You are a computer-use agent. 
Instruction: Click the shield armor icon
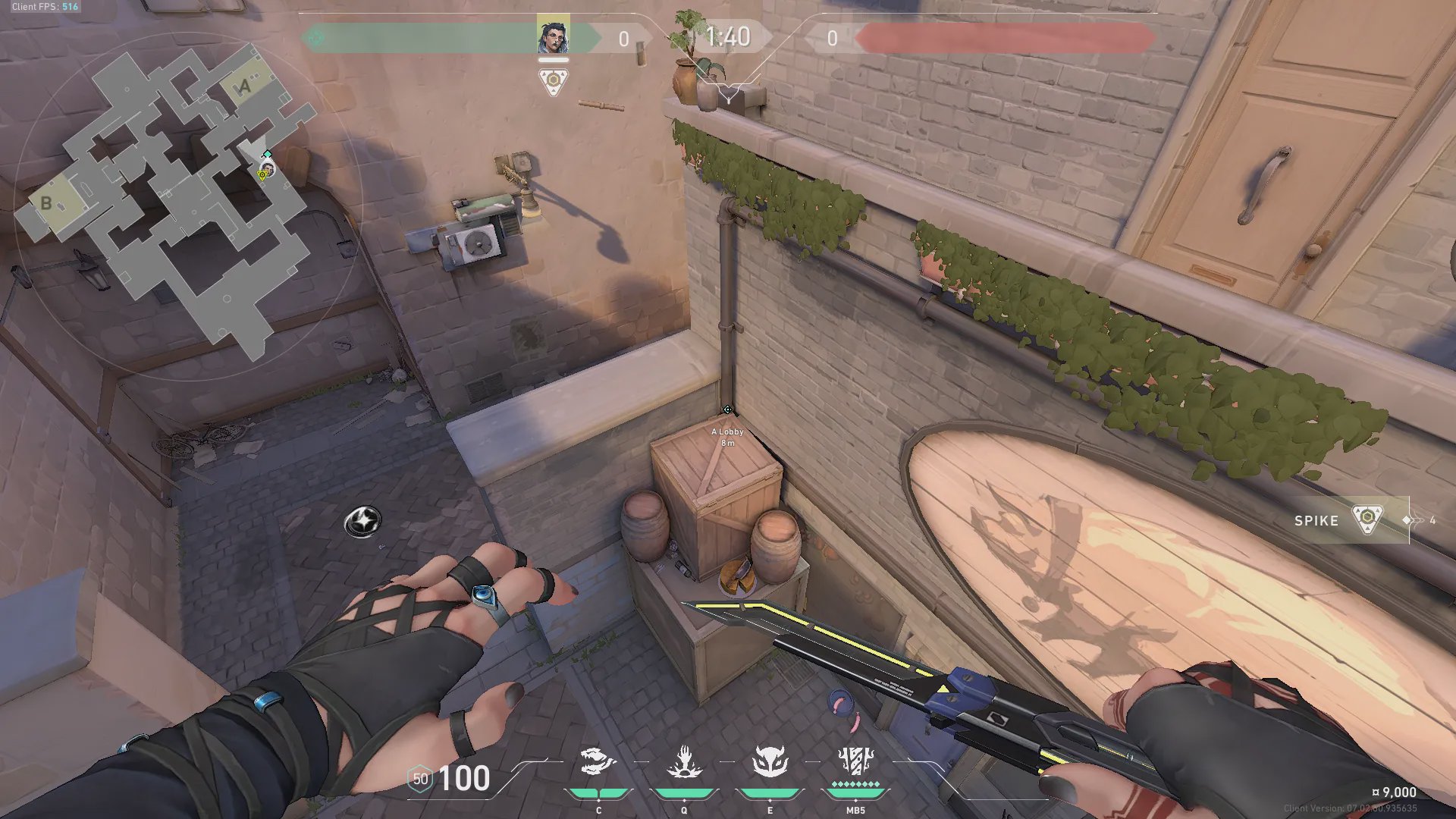420,779
